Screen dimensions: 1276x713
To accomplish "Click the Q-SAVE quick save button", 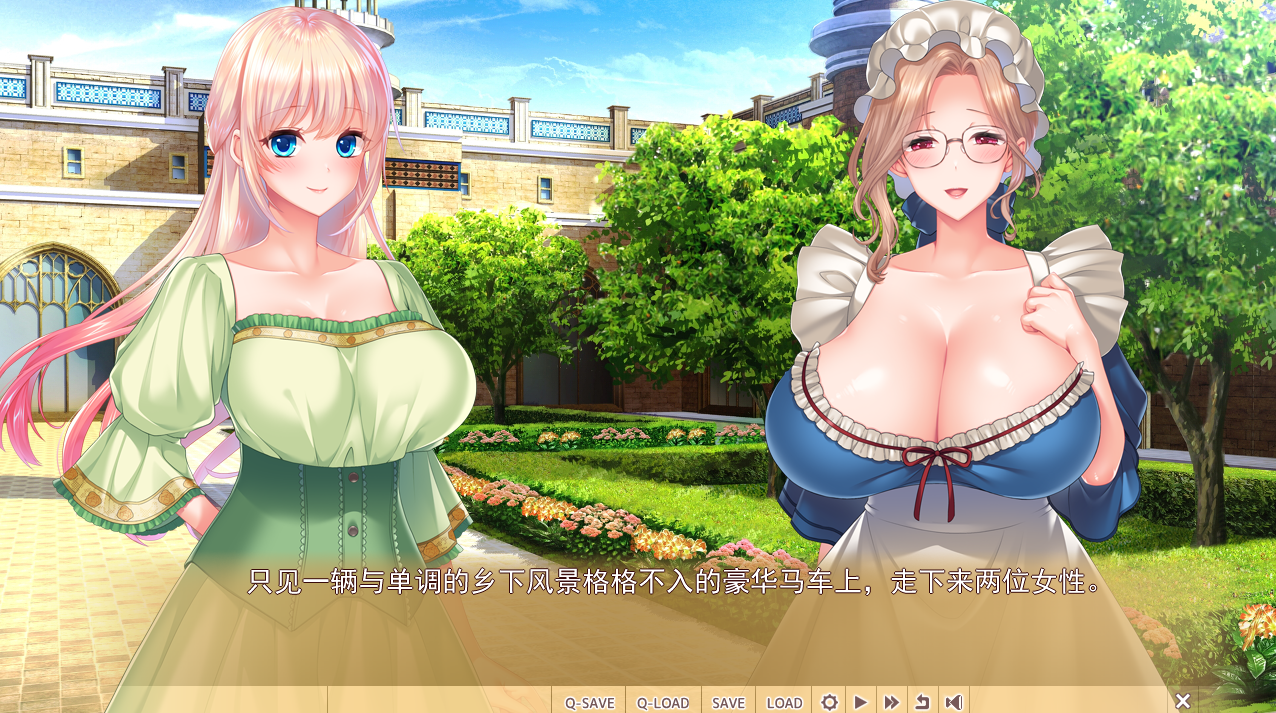I will point(589,702).
